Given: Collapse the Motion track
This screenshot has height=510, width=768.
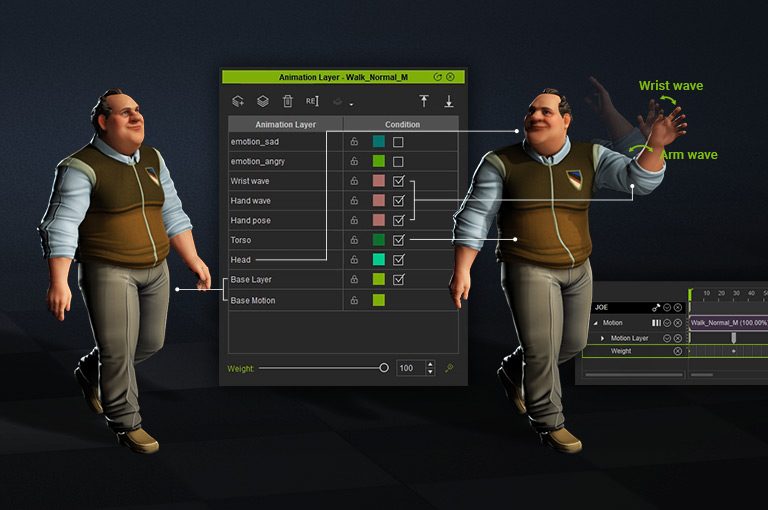Looking at the screenshot, I should 595,323.
